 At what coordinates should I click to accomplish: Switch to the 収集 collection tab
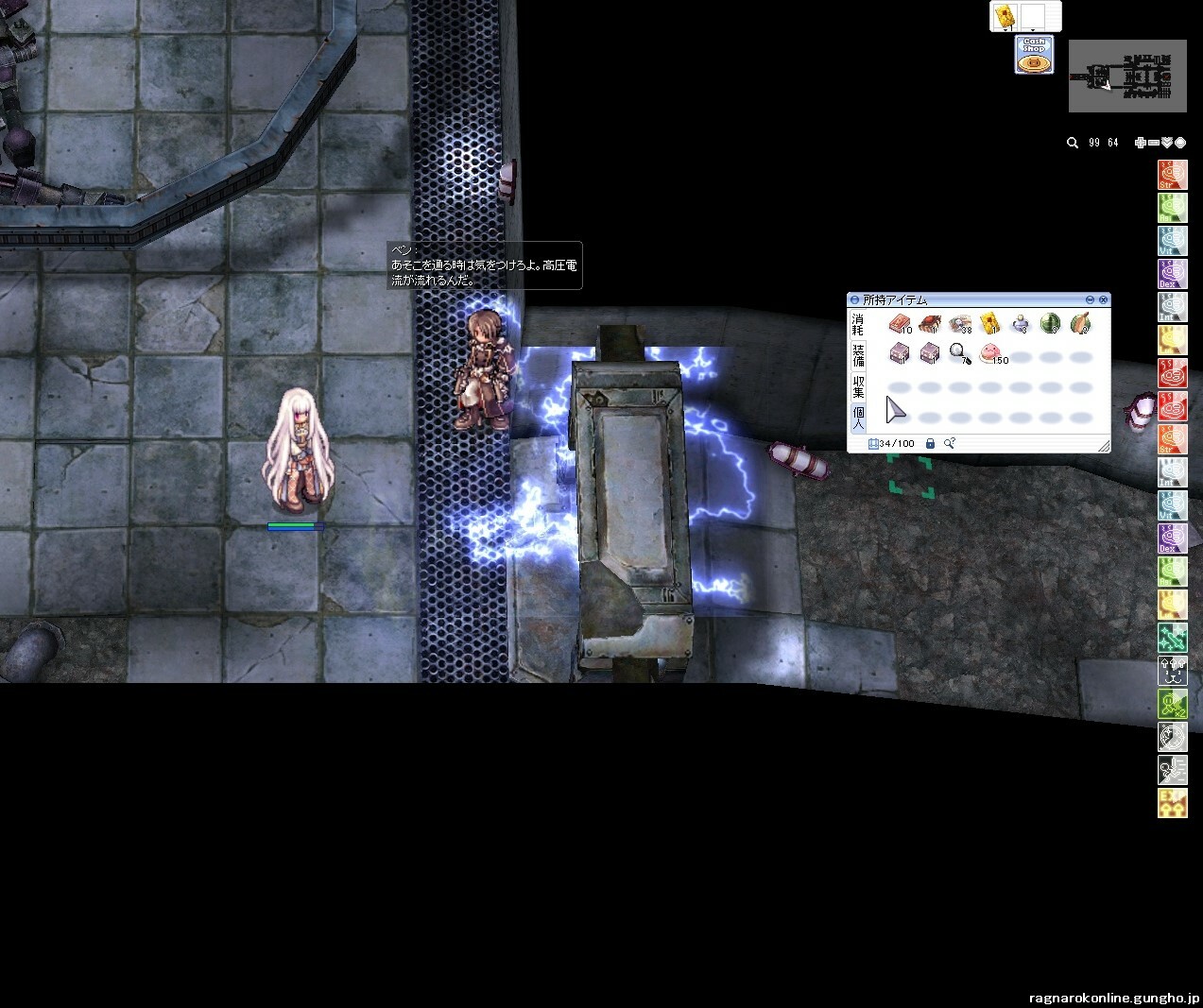pyautogui.click(x=858, y=385)
